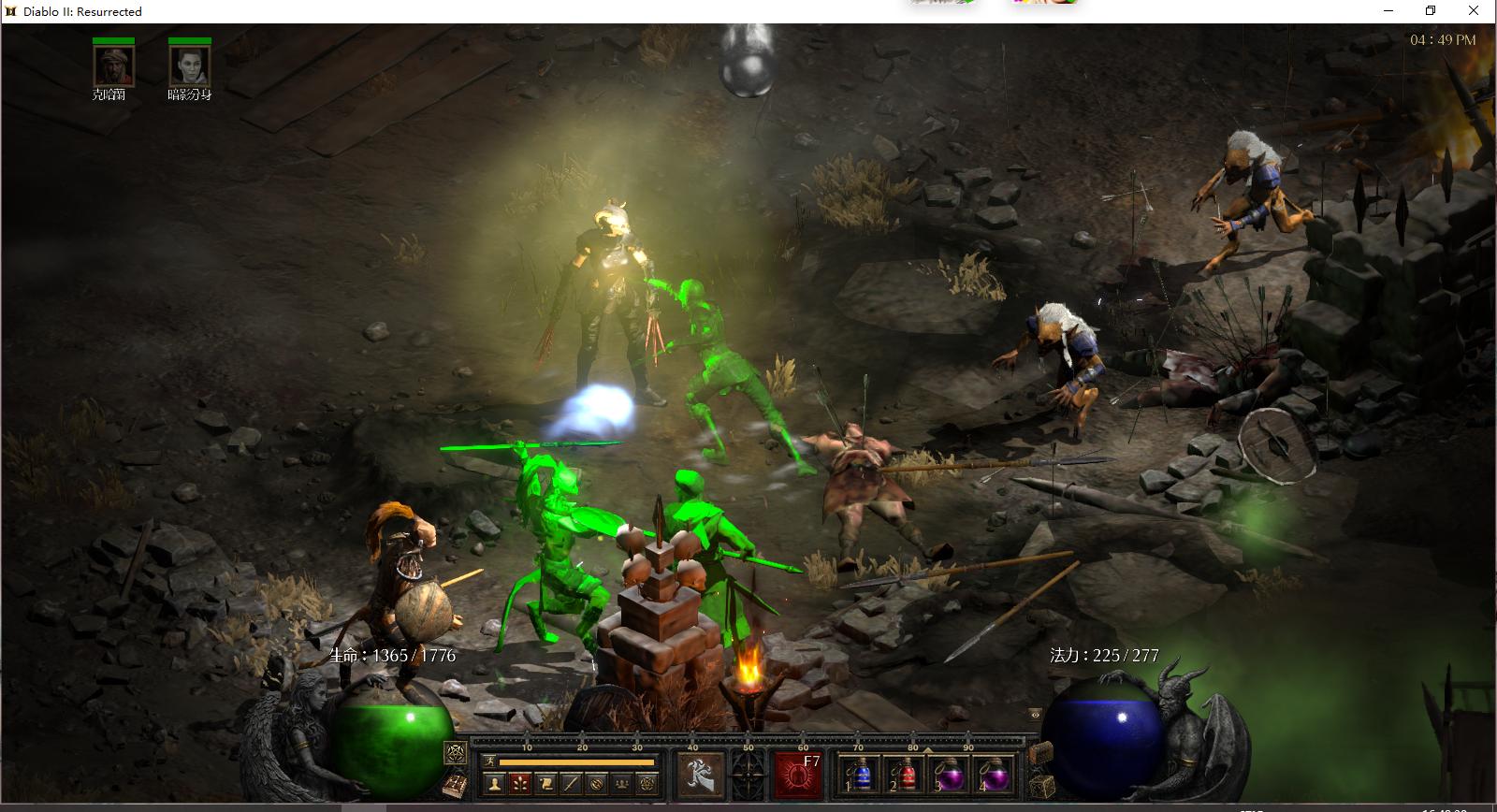
Task: Drink the purple rejuvenation potion in slot 3
Action: tap(949, 776)
